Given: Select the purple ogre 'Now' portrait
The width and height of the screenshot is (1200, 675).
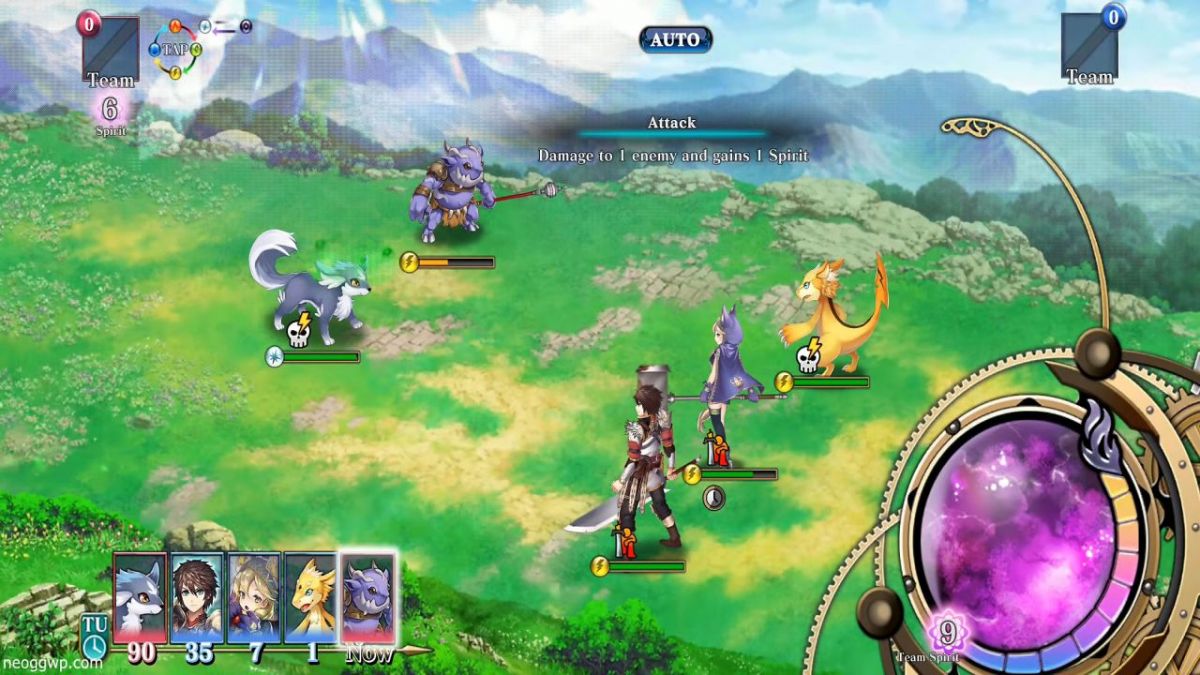Looking at the screenshot, I should (x=368, y=597).
